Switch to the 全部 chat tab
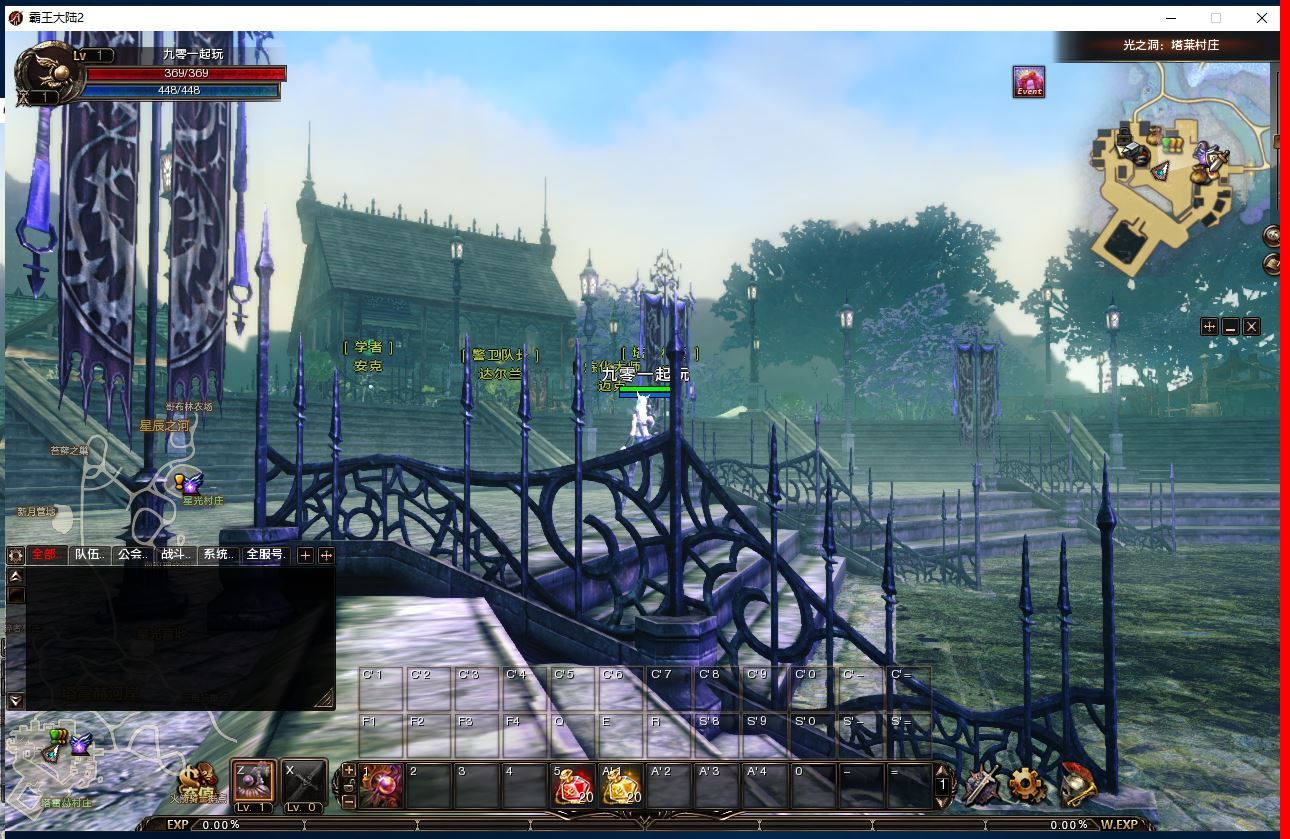The image size is (1290, 839). 47,554
